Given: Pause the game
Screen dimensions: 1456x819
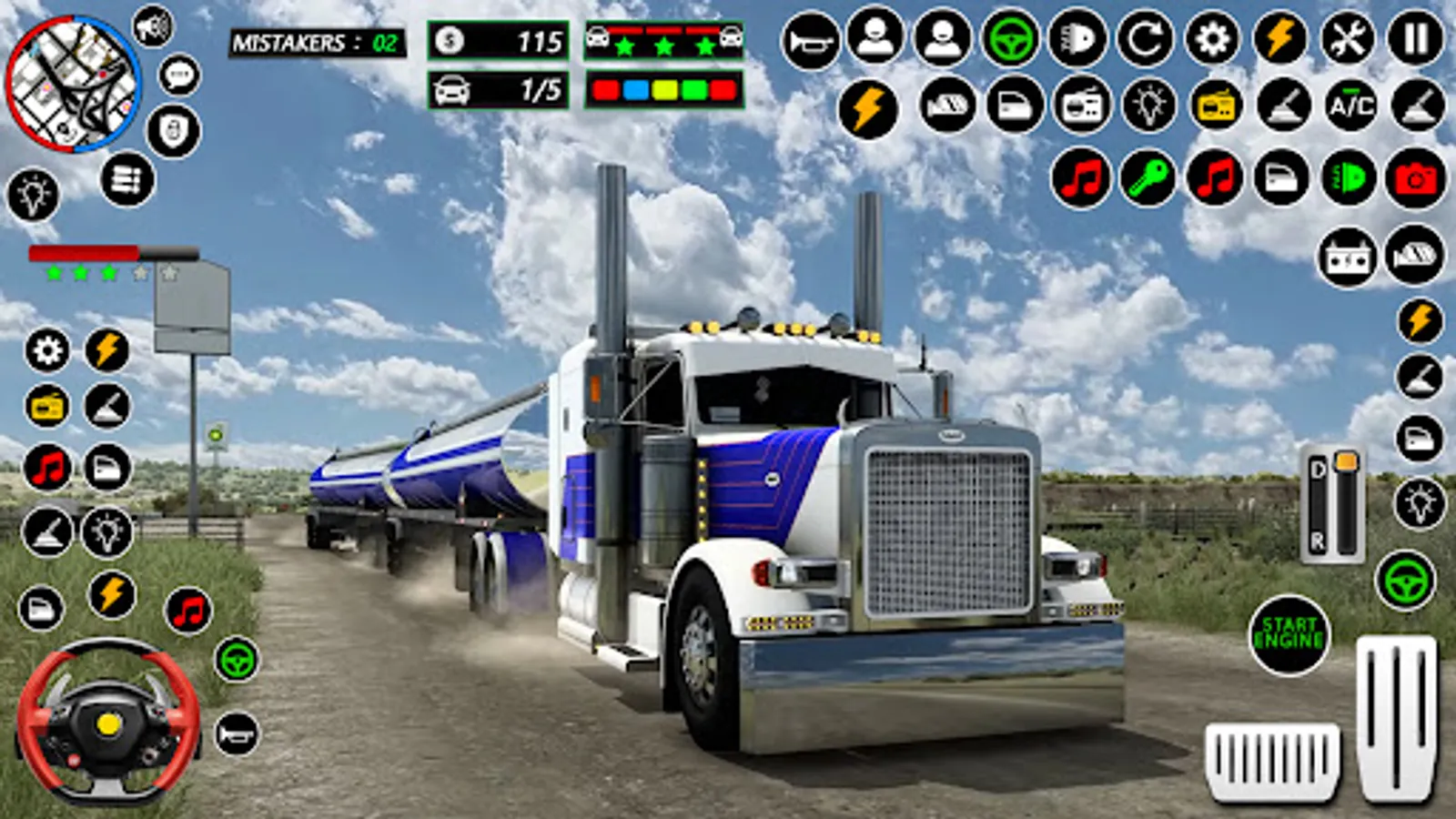Looking at the screenshot, I should pos(1415,39).
